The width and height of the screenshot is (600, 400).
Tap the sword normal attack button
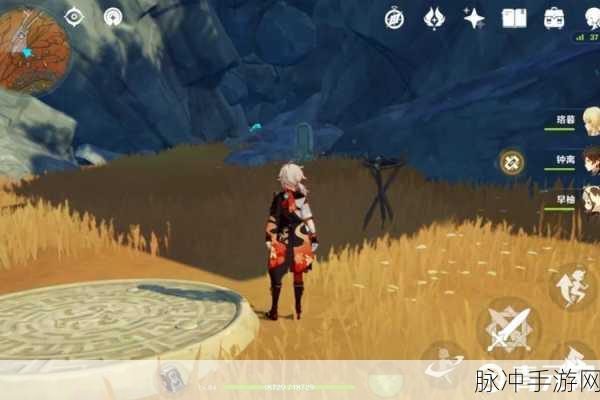click(508, 327)
